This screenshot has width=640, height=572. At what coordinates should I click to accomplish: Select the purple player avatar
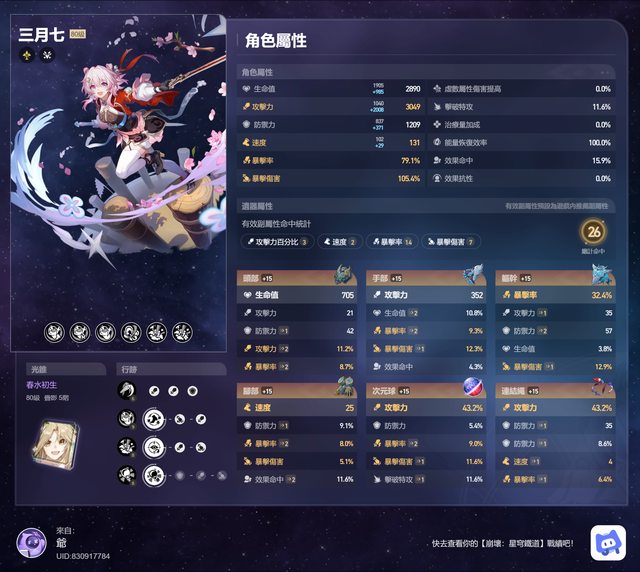30,542
